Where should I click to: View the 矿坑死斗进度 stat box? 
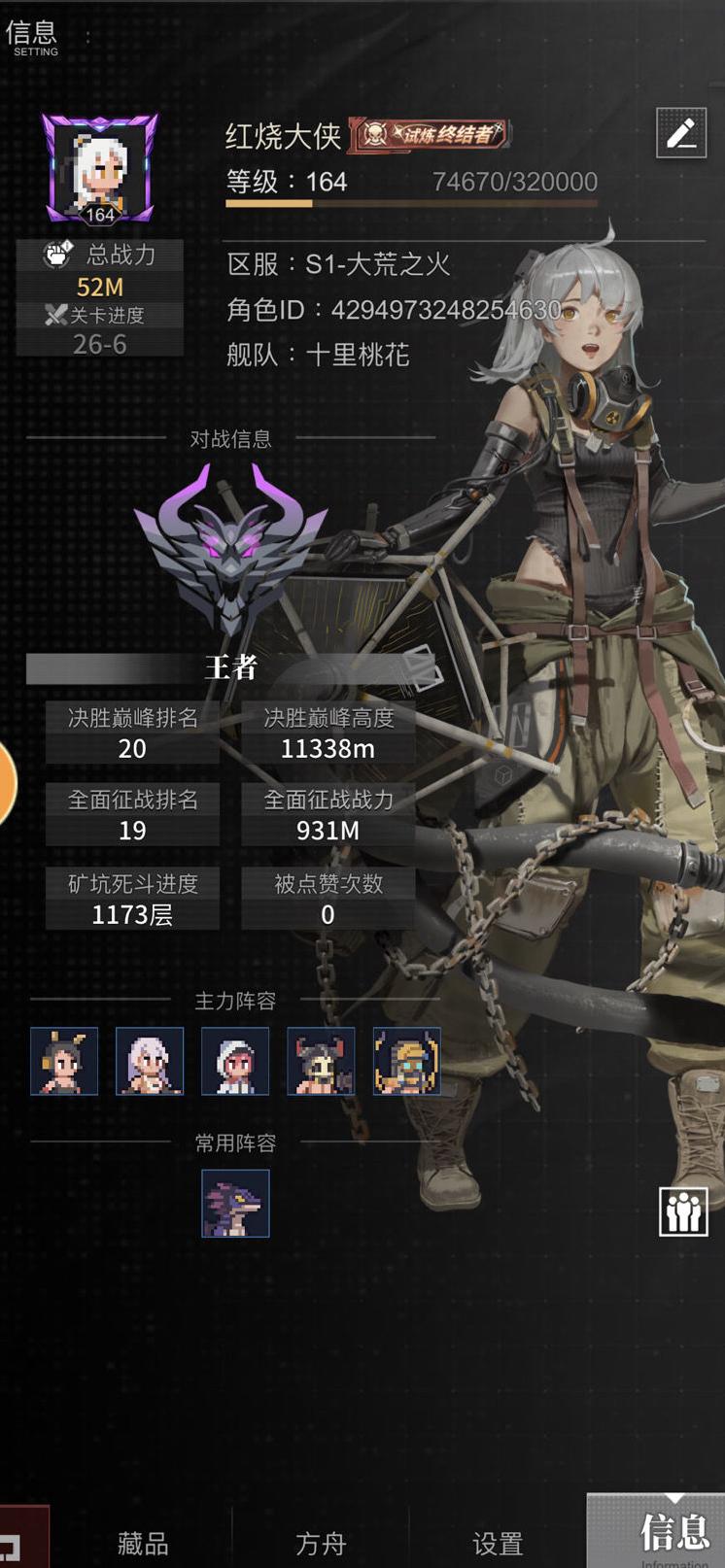click(132, 899)
